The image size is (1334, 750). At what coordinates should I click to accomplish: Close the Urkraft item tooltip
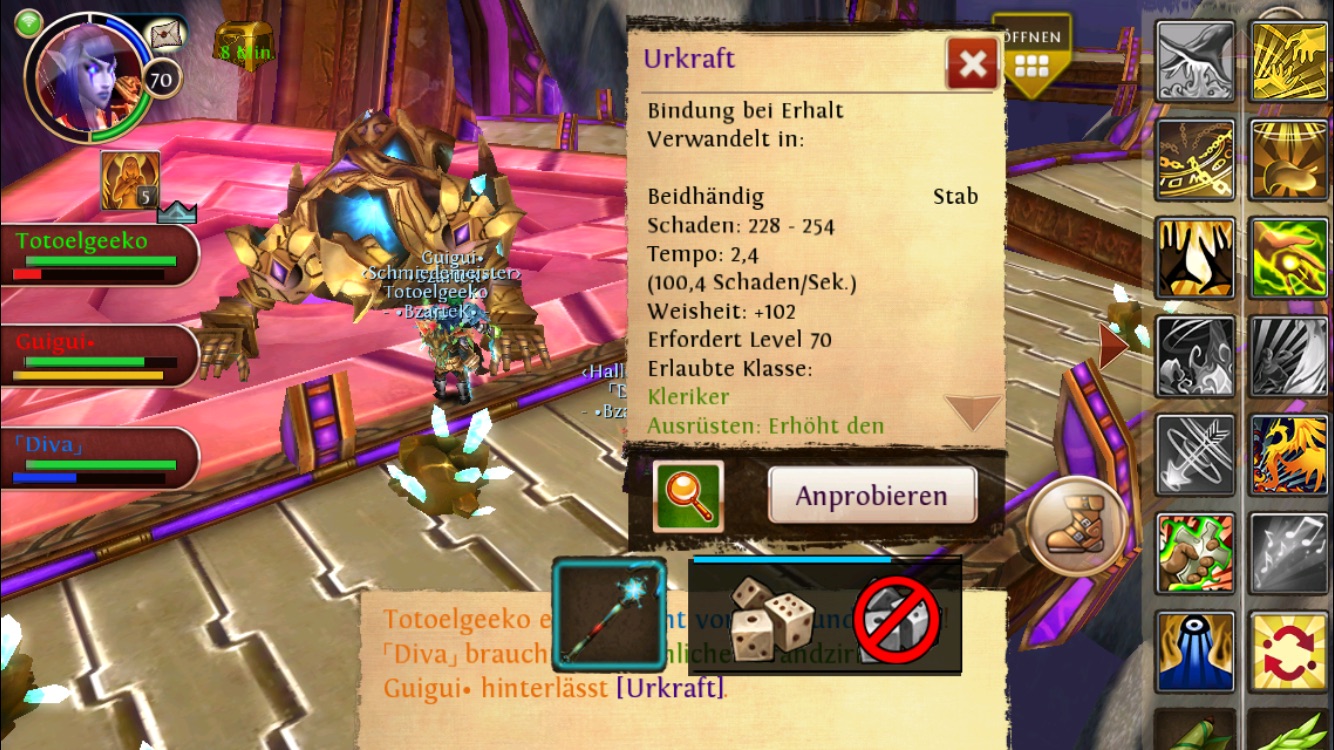[971, 65]
